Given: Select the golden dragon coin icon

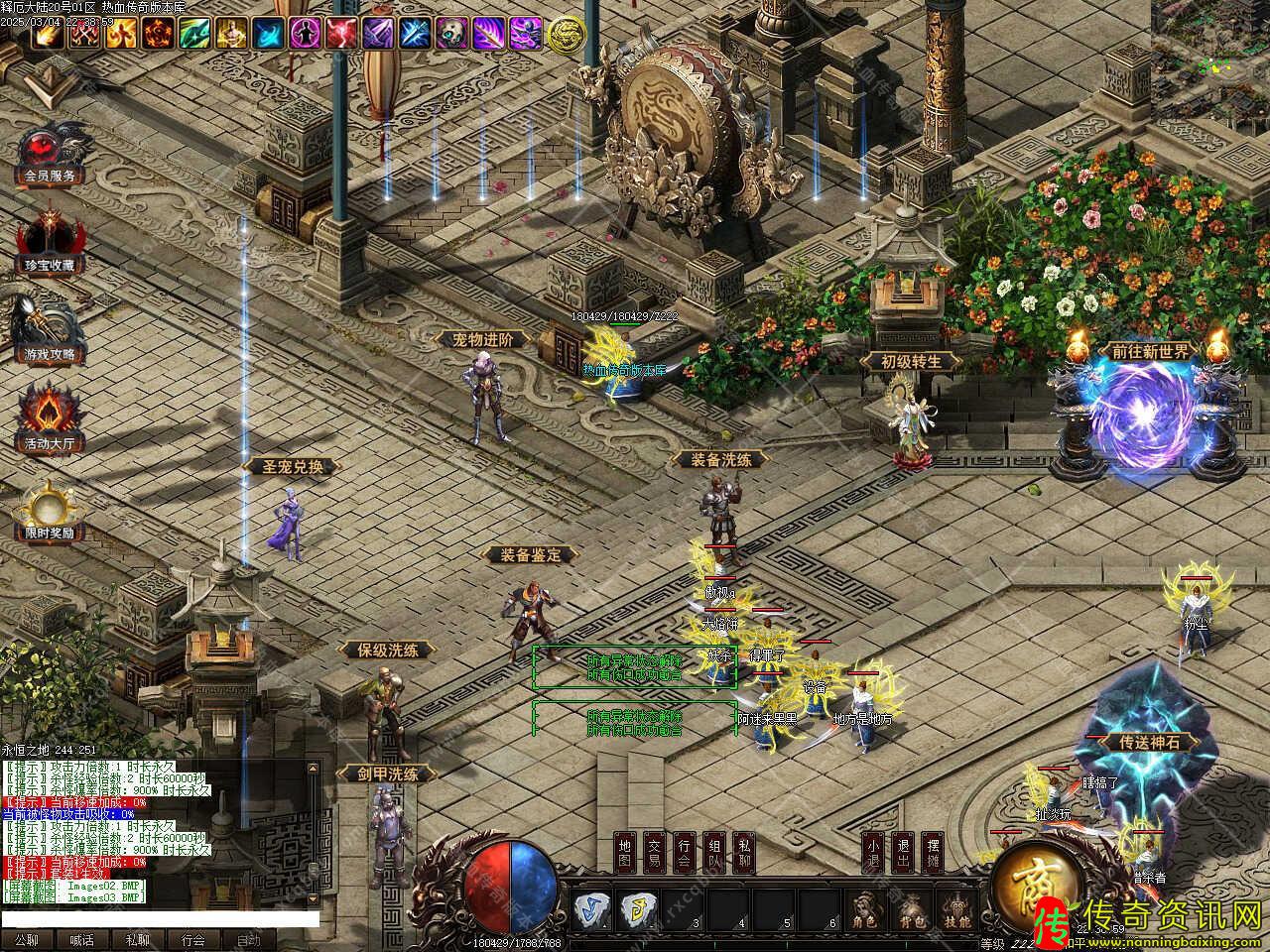Looking at the screenshot, I should [x=567, y=34].
